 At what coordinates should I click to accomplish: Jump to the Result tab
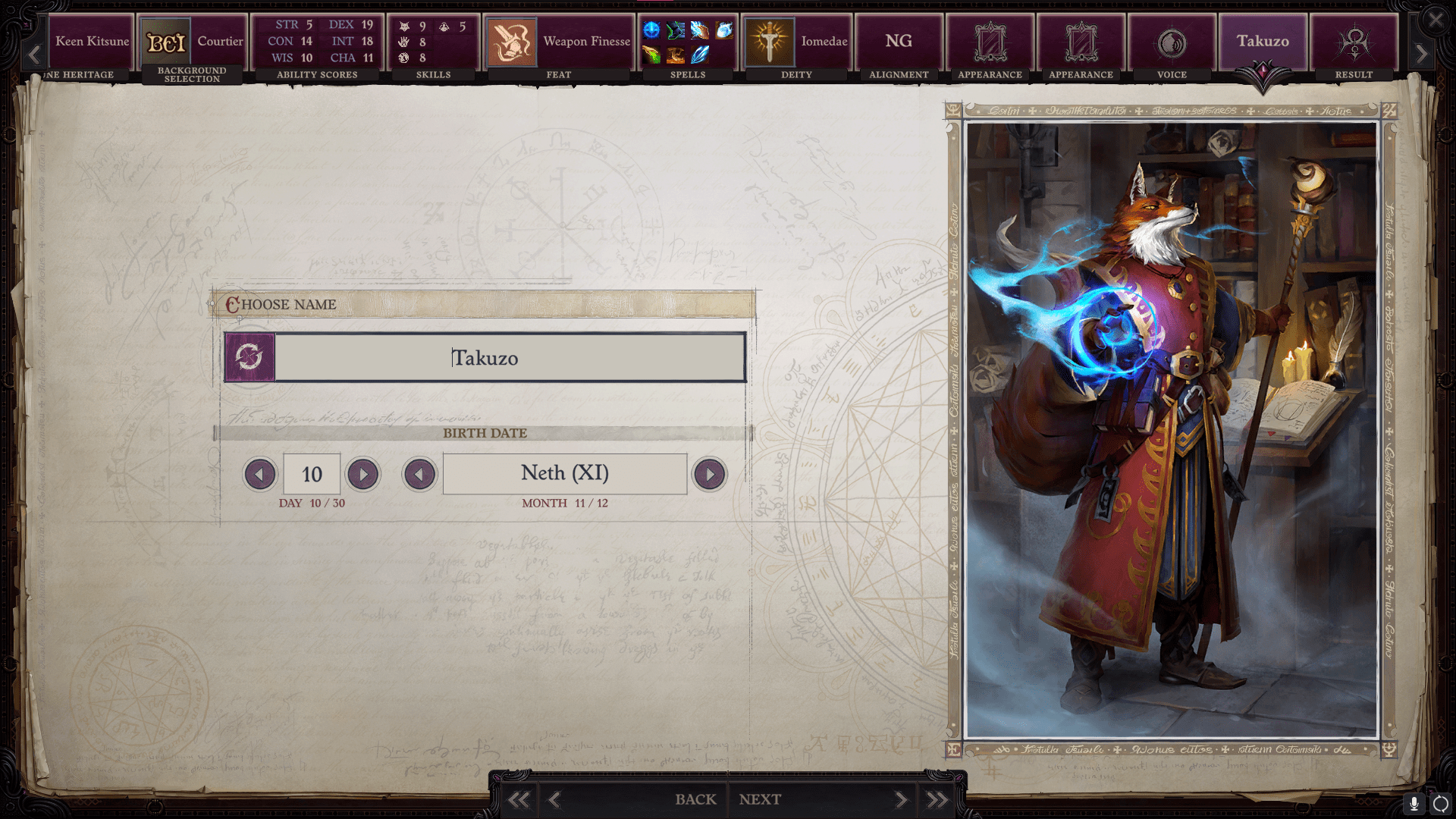[1354, 45]
